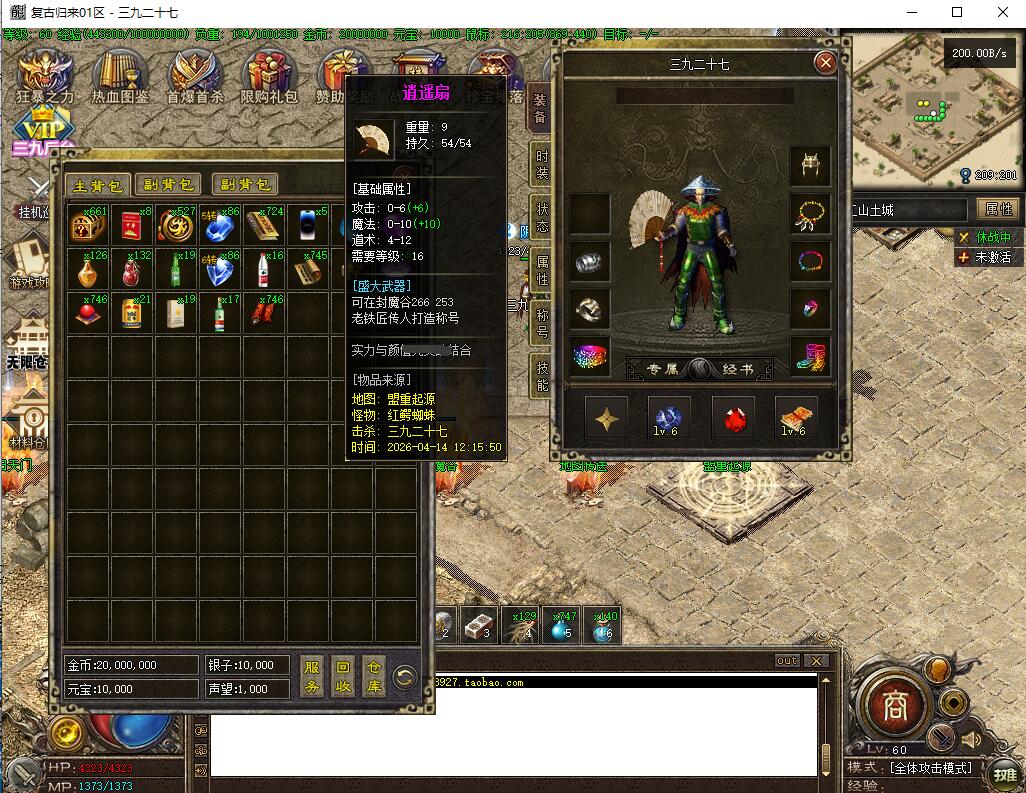Switch to the 主背包 main bag tab
This screenshot has width=1026, height=793.
click(98, 185)
